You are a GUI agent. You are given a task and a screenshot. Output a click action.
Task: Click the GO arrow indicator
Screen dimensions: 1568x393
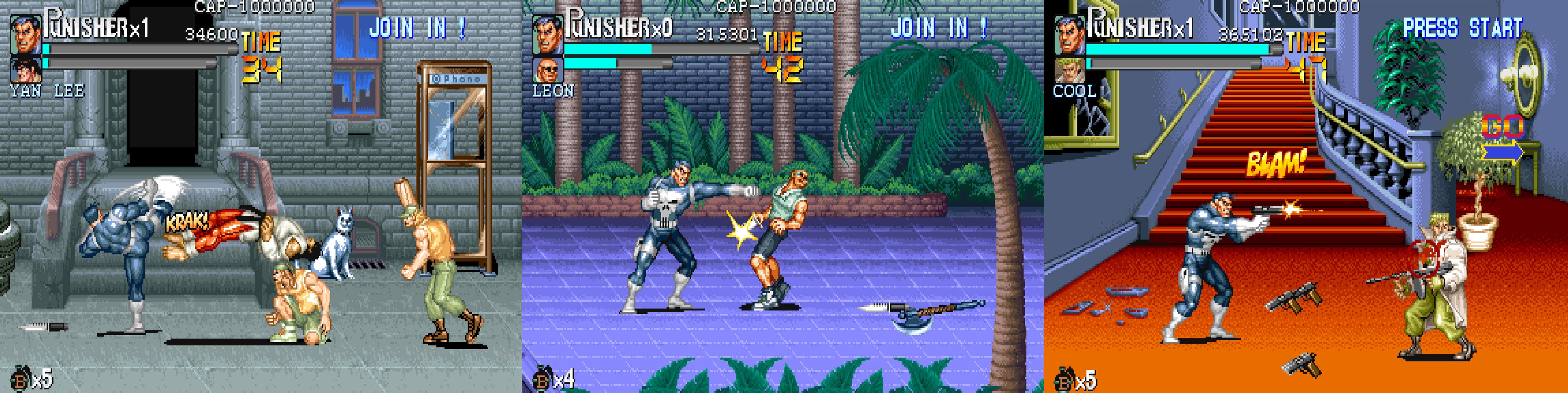click(x=1502, y=141)
